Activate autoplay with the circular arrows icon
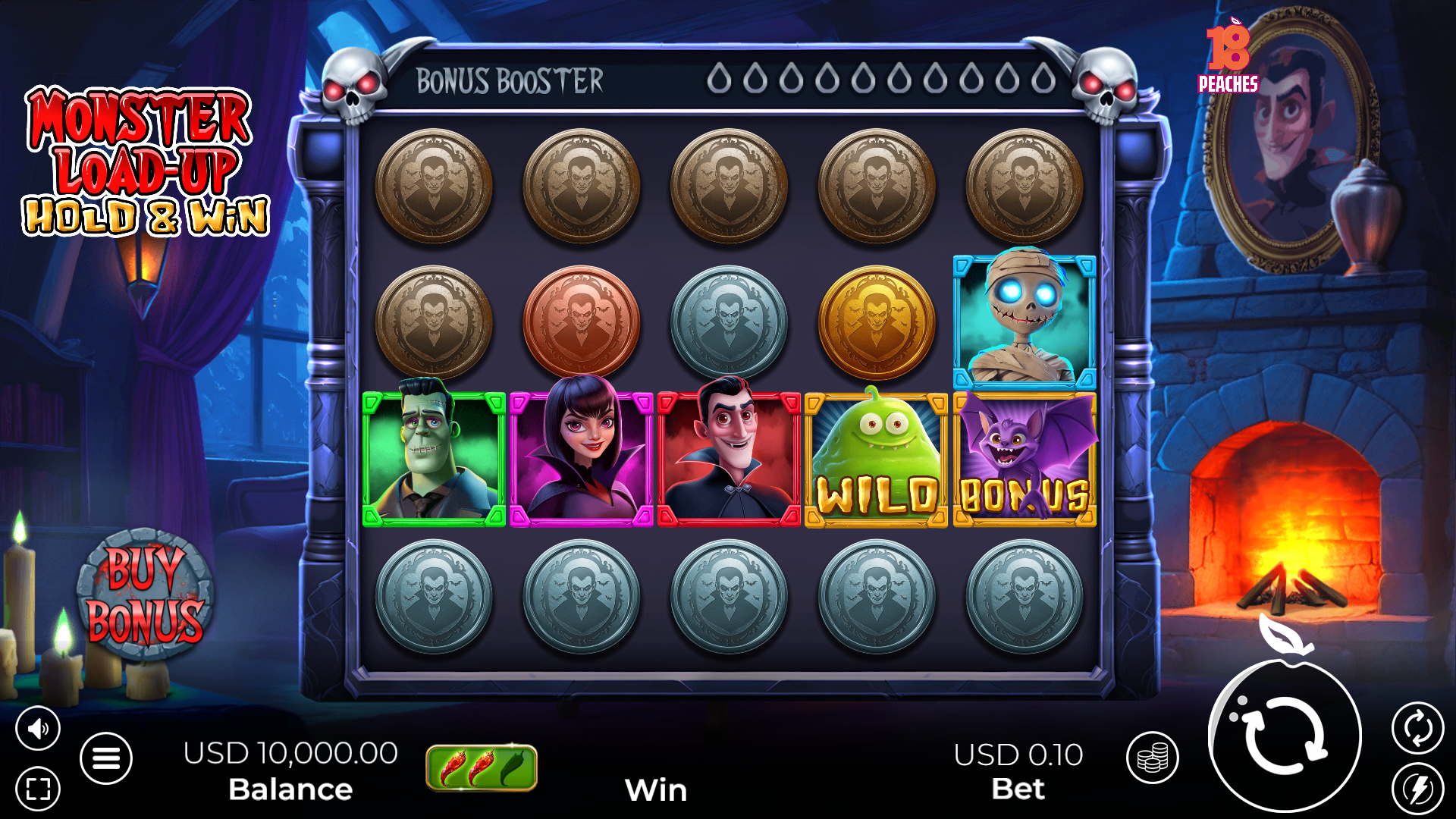Viewport: 1456px width, 819px height. (1417, 729)
